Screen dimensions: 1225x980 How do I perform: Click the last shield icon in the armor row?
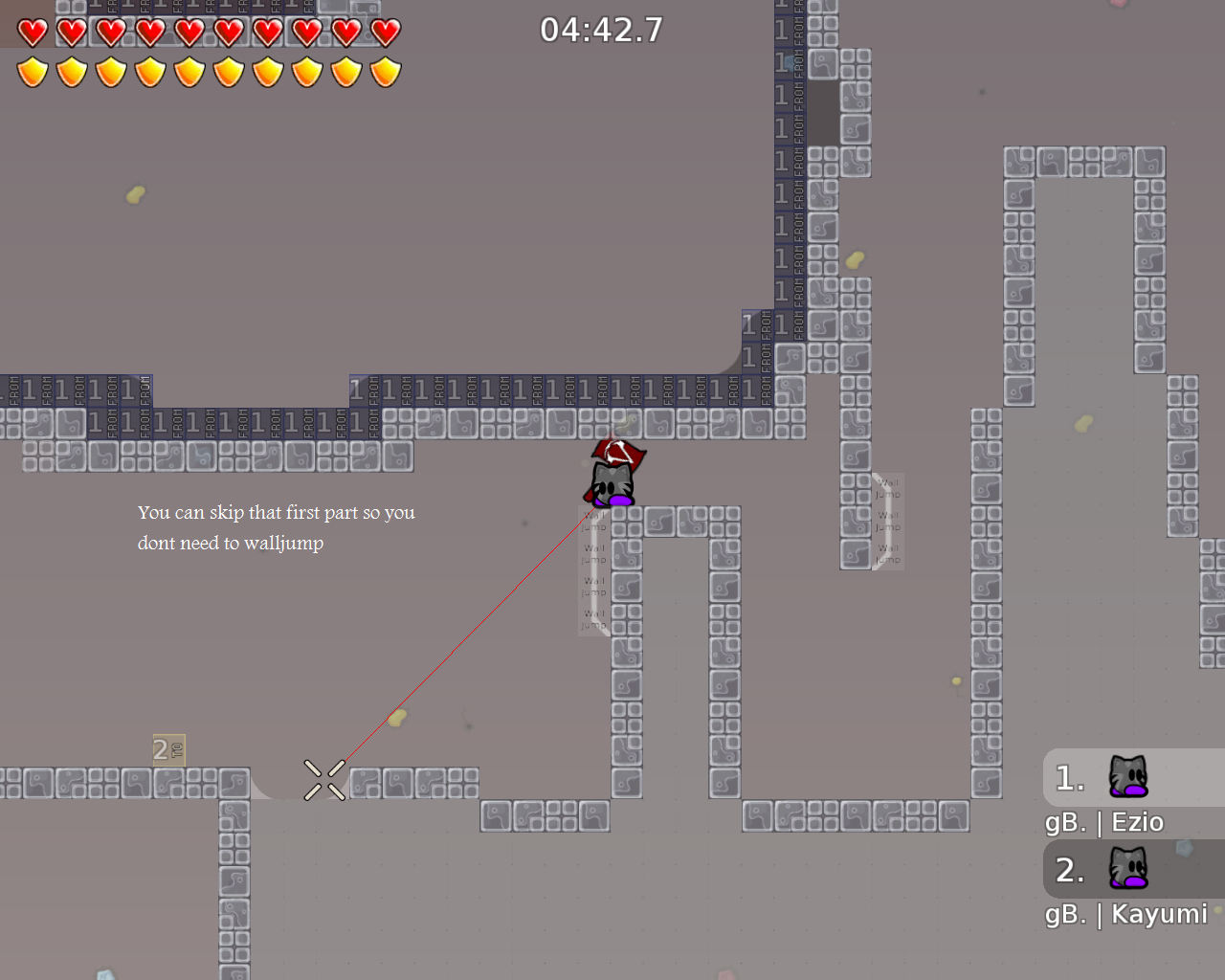point(384,70)
